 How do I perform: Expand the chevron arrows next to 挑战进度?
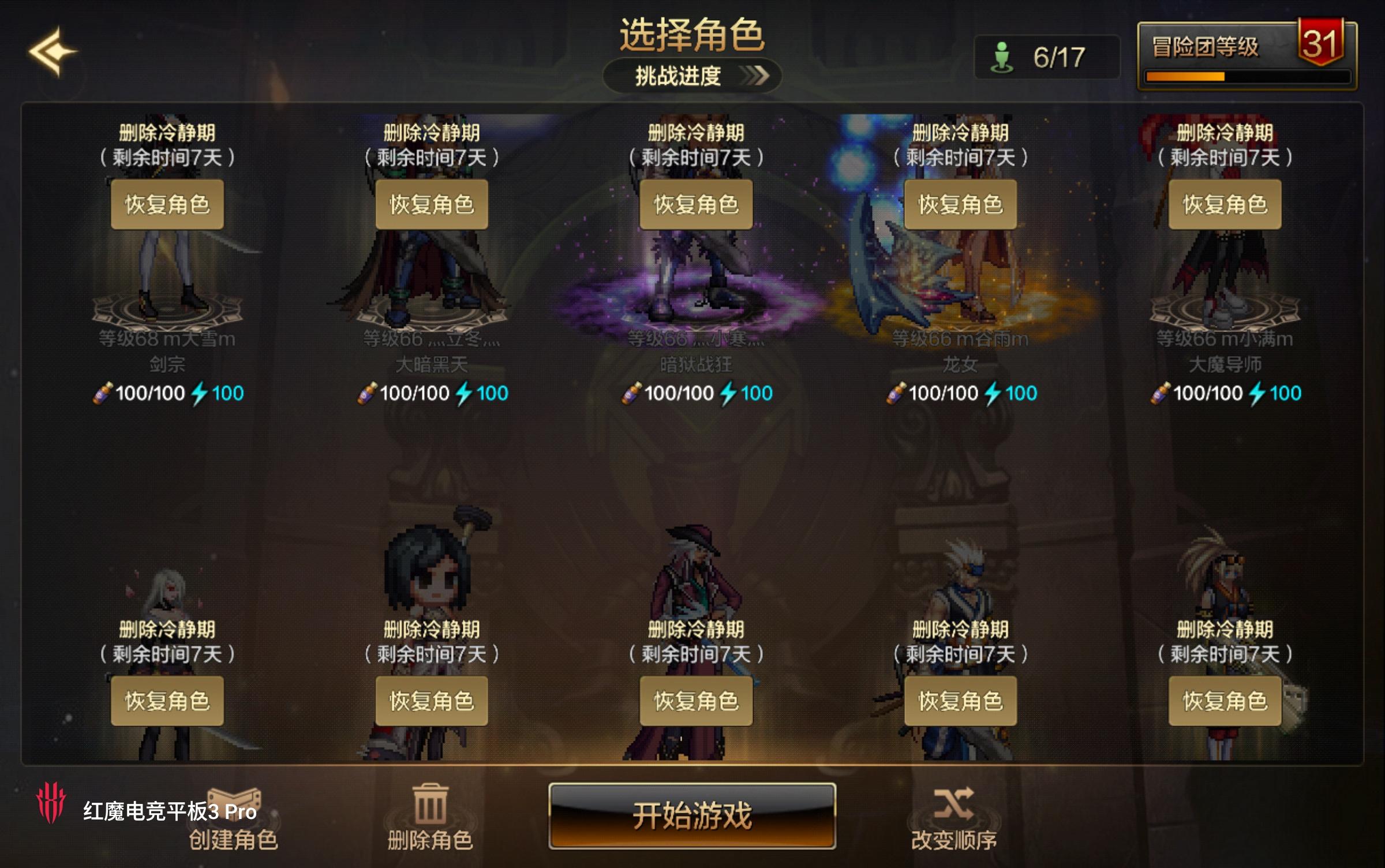click(x=759, y=75)
